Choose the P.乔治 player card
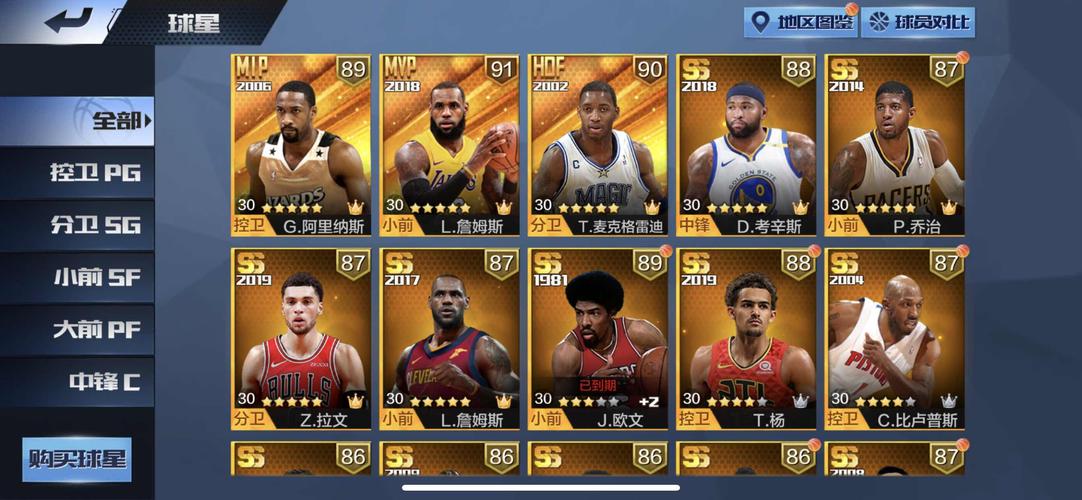 click(895, 145)
